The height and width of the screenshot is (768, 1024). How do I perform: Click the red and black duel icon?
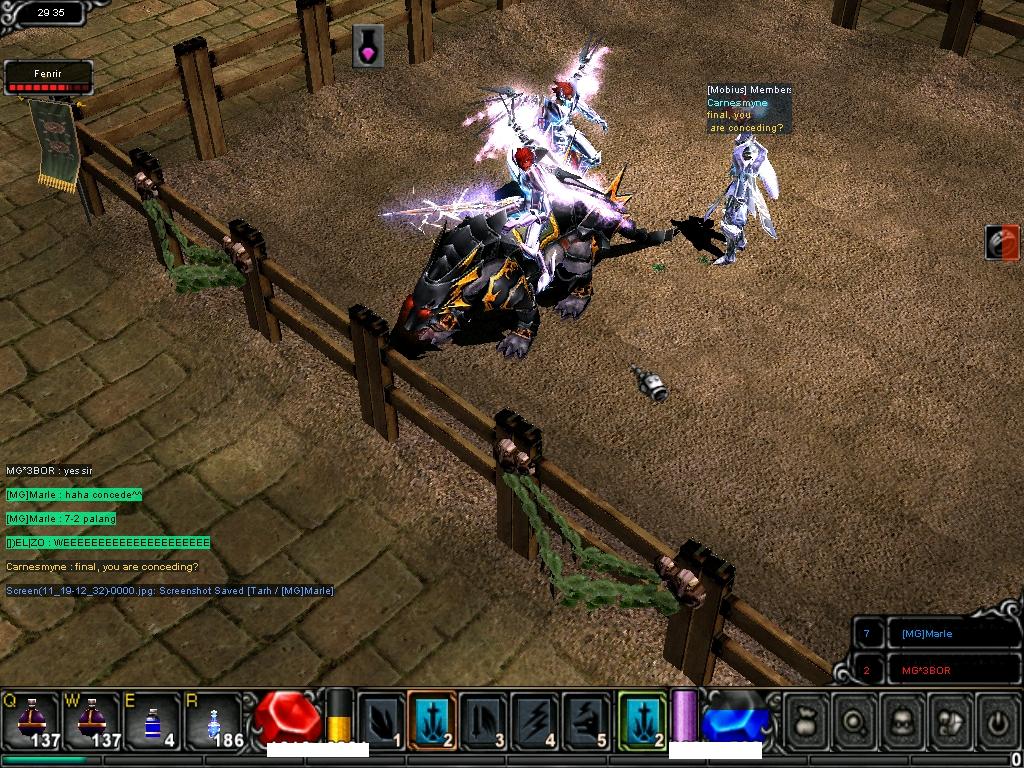pos(1001,243)
